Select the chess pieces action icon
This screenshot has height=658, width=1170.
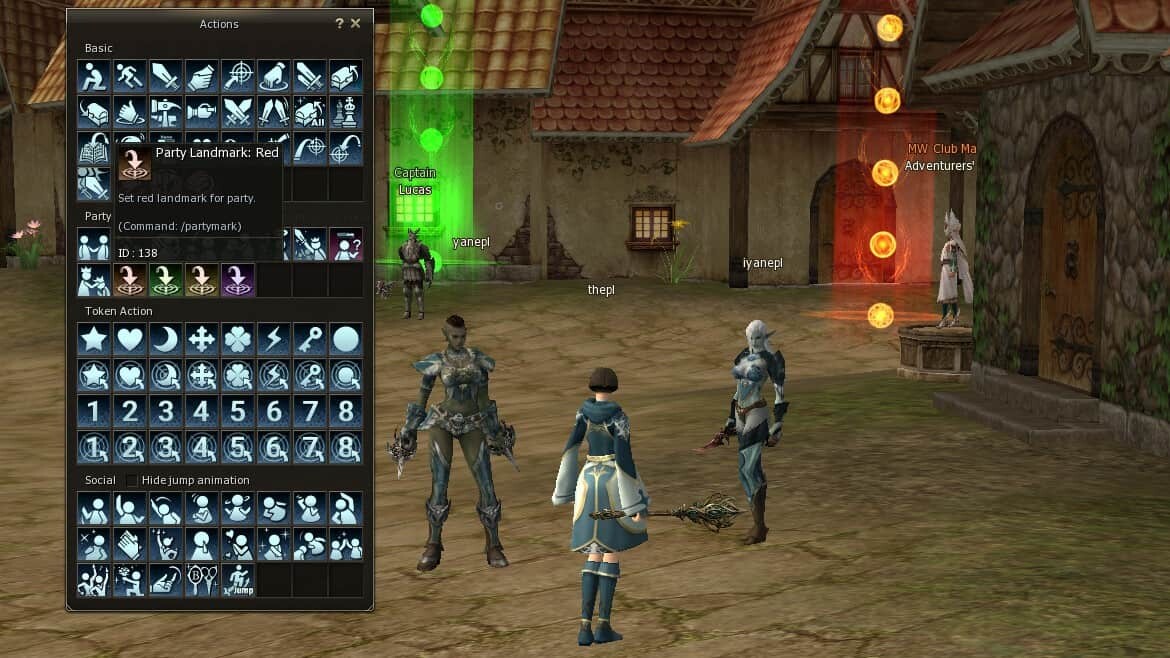[x=346, y=112]
